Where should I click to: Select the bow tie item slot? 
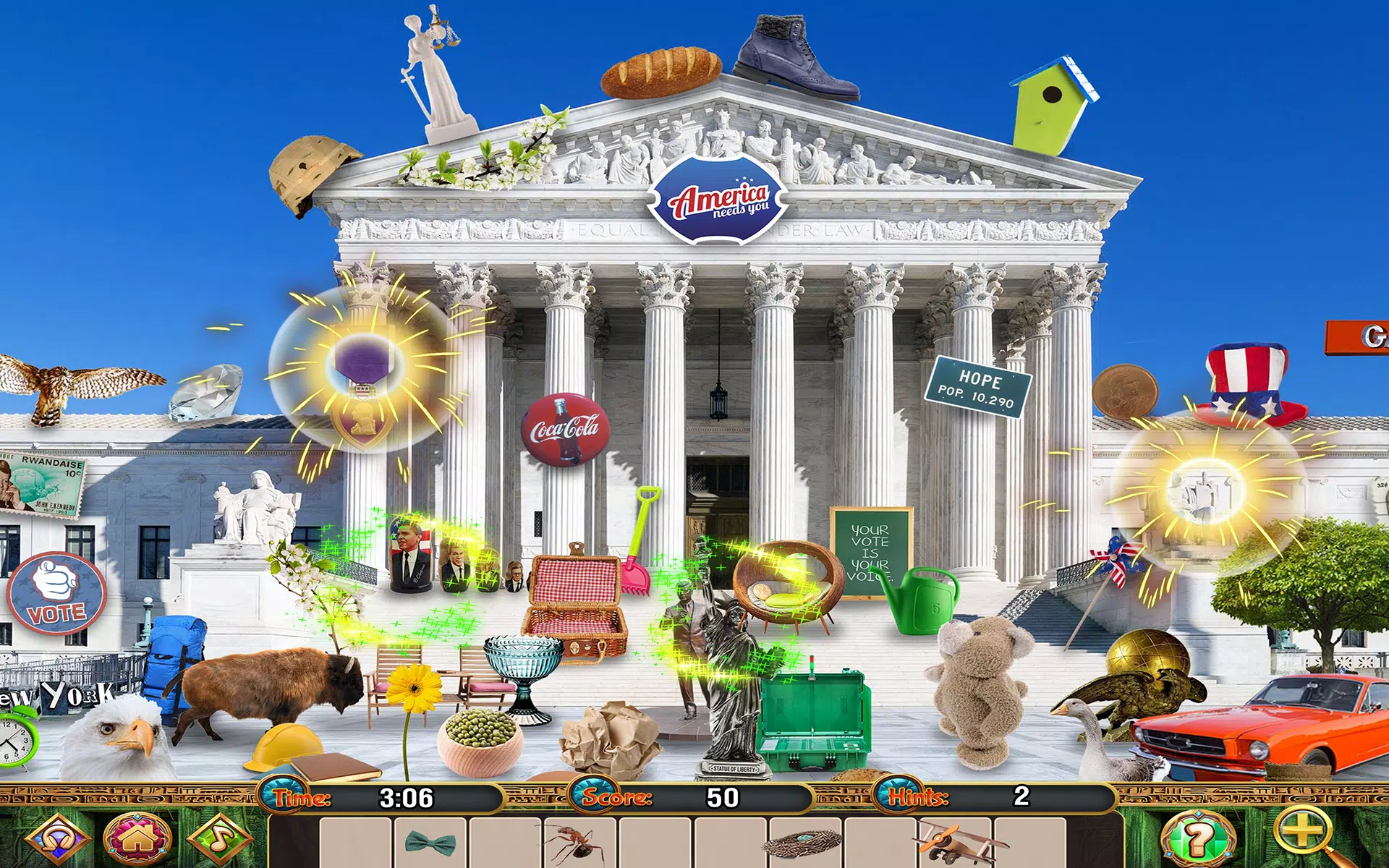coord(430,843)
